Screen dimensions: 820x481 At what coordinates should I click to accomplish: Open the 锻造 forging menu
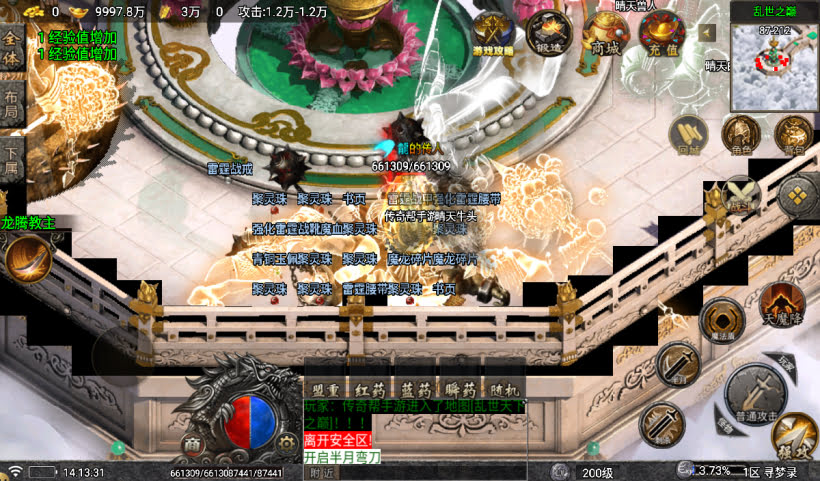tap(549, 33)
